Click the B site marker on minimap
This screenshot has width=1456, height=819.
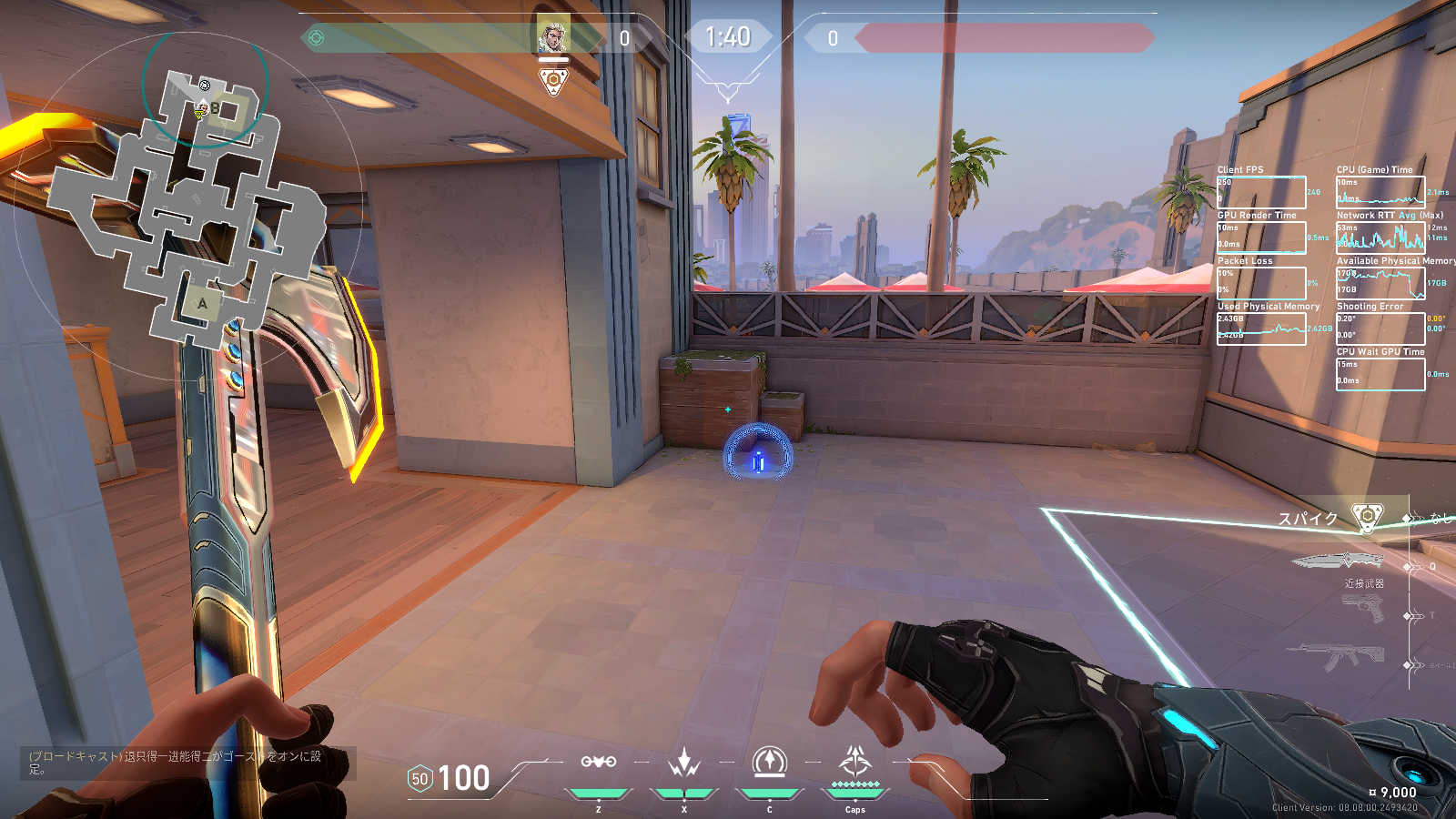pyautogui.click(x=216, y=108)
